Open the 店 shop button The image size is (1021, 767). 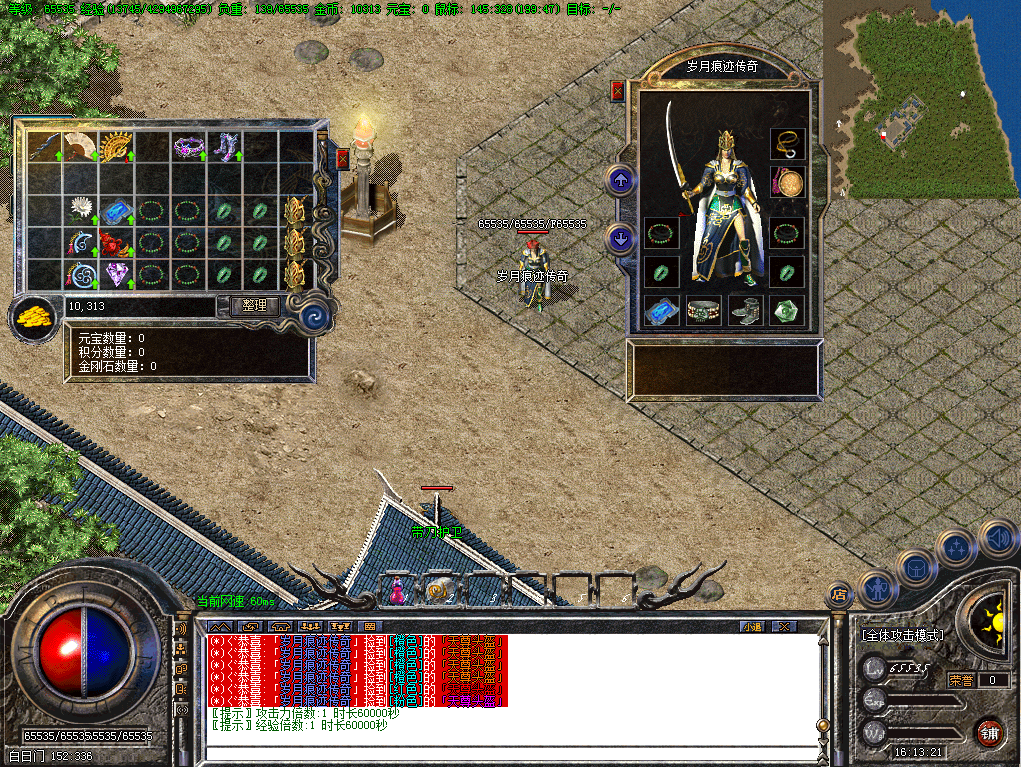point(838,594)
